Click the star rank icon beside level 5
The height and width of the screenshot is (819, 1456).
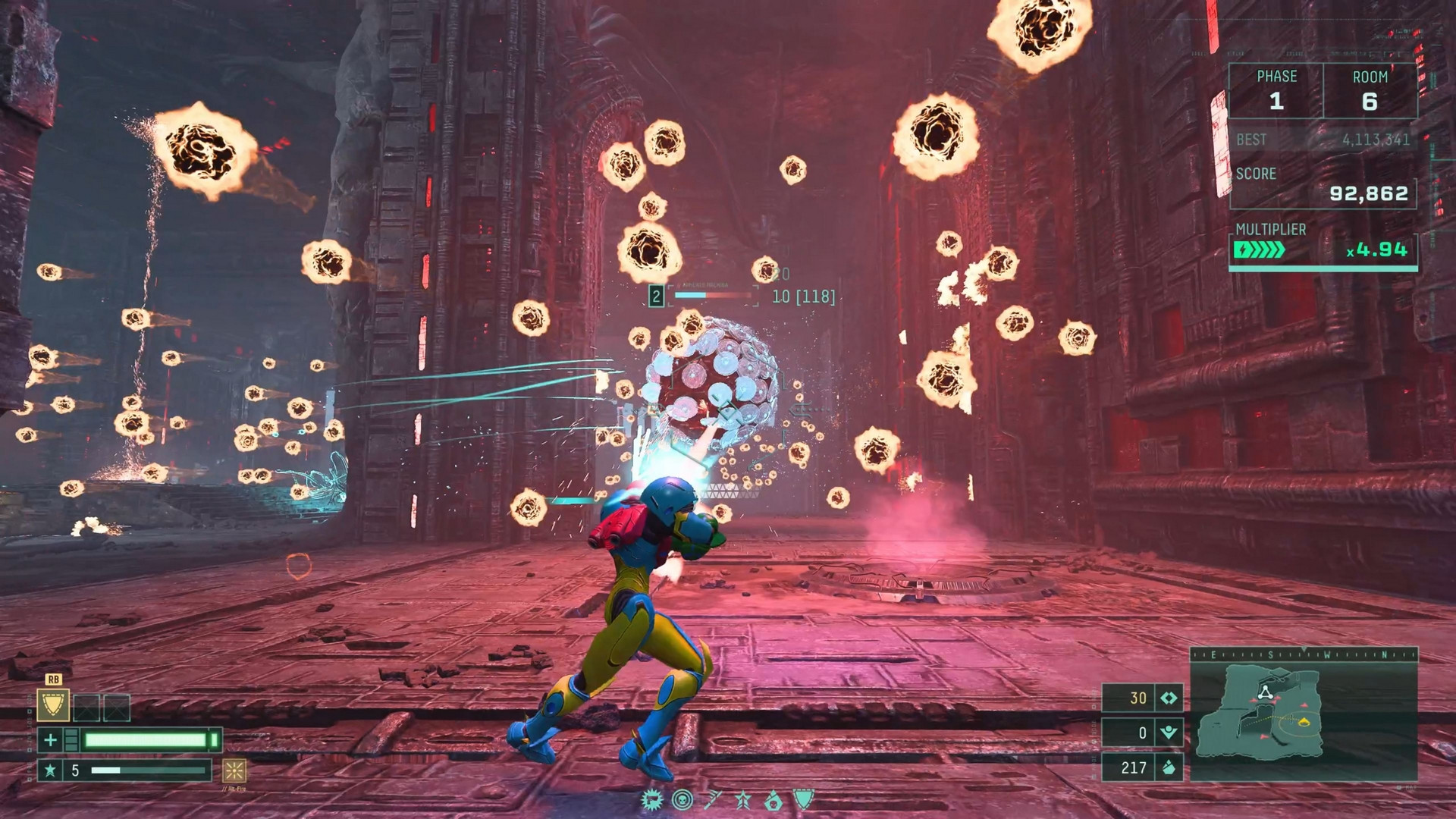click(x=52, y=772)
